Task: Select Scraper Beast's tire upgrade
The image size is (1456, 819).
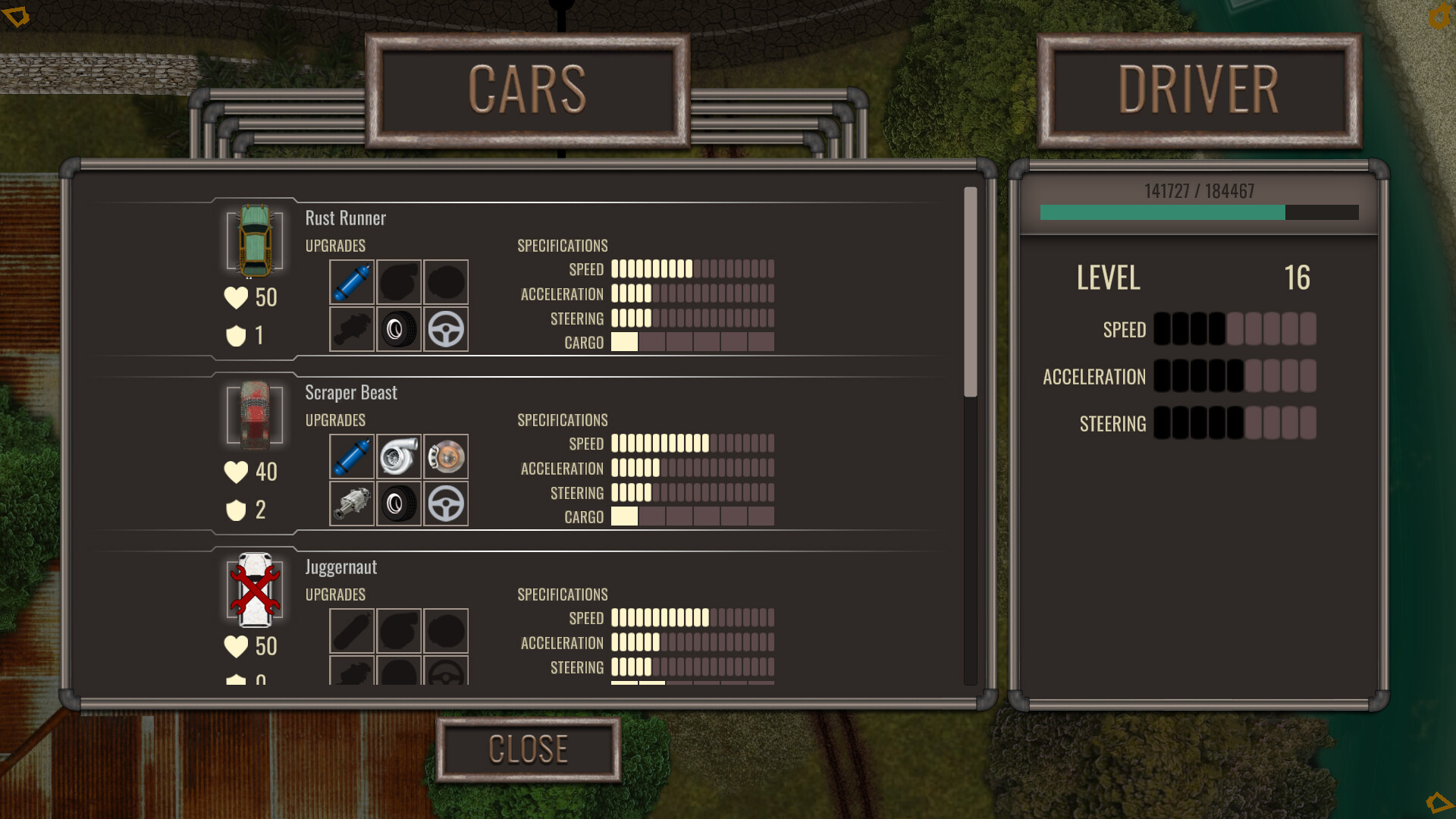Action: (x=398, y=504)
